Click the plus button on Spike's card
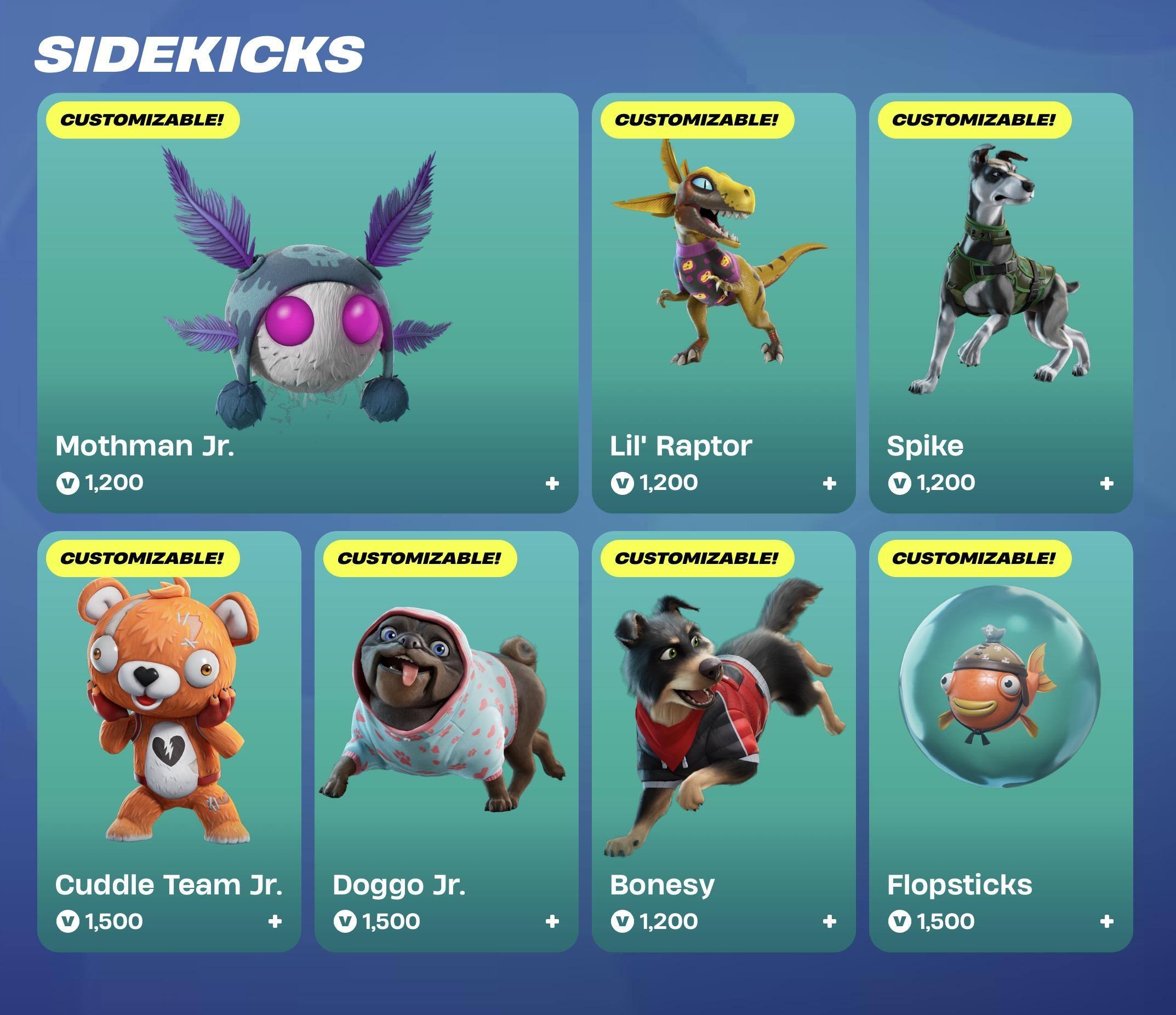Image resolution: width=1176 pixels, height=1015 pixels. 1106,483
